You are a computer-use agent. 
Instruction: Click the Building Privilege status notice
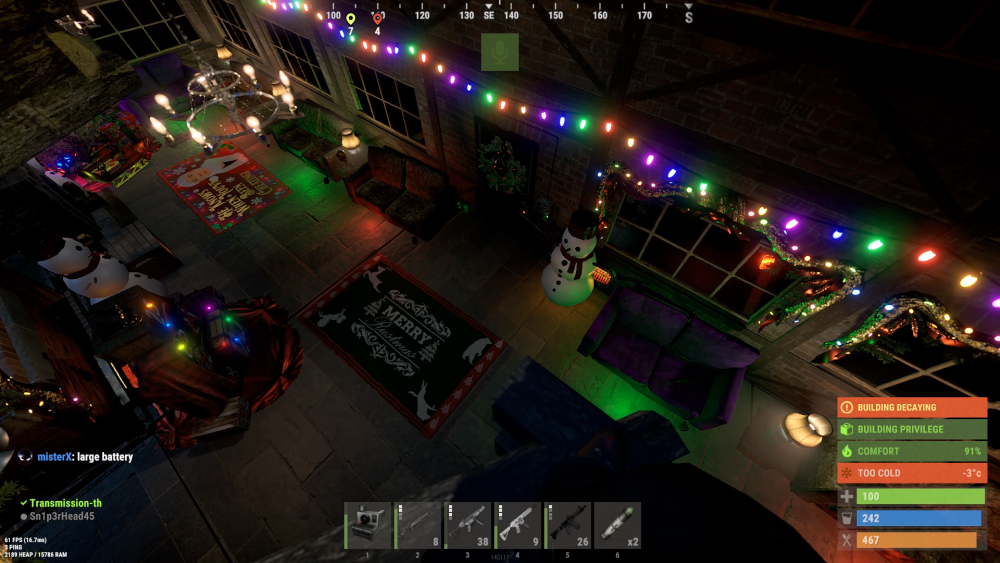912,430
